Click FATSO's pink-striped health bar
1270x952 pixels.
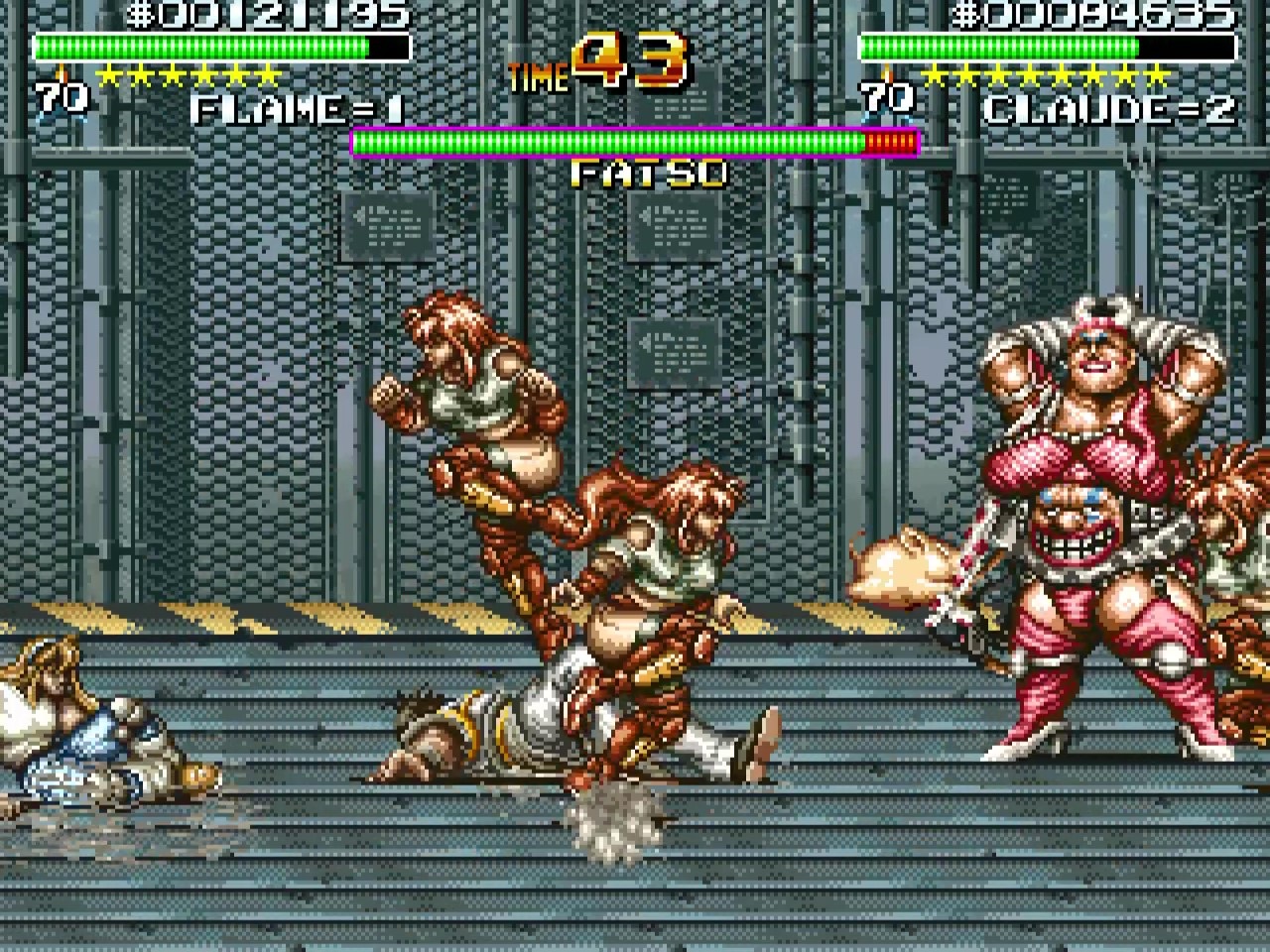(635, 143)
